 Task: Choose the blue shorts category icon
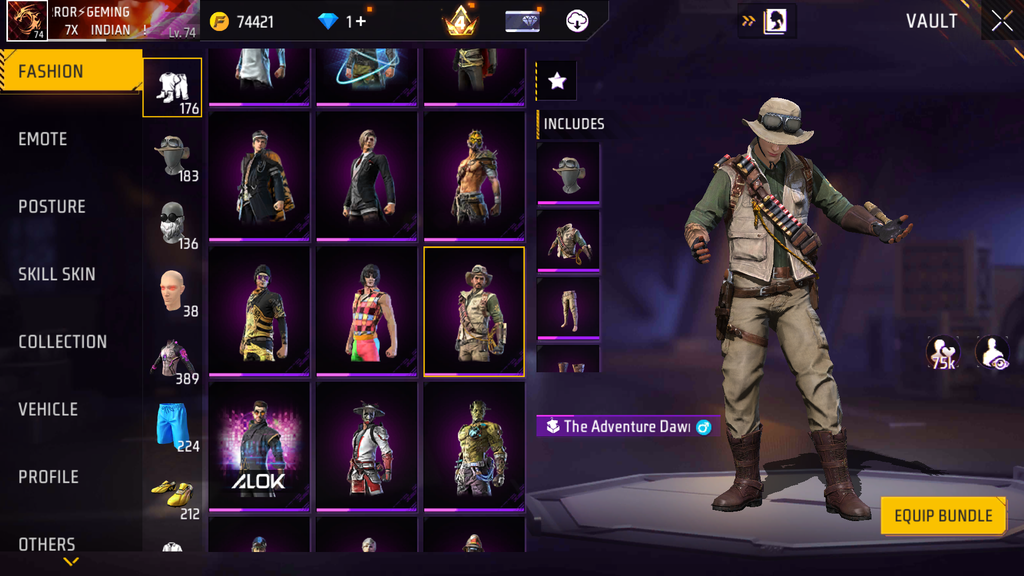(173, 424)
